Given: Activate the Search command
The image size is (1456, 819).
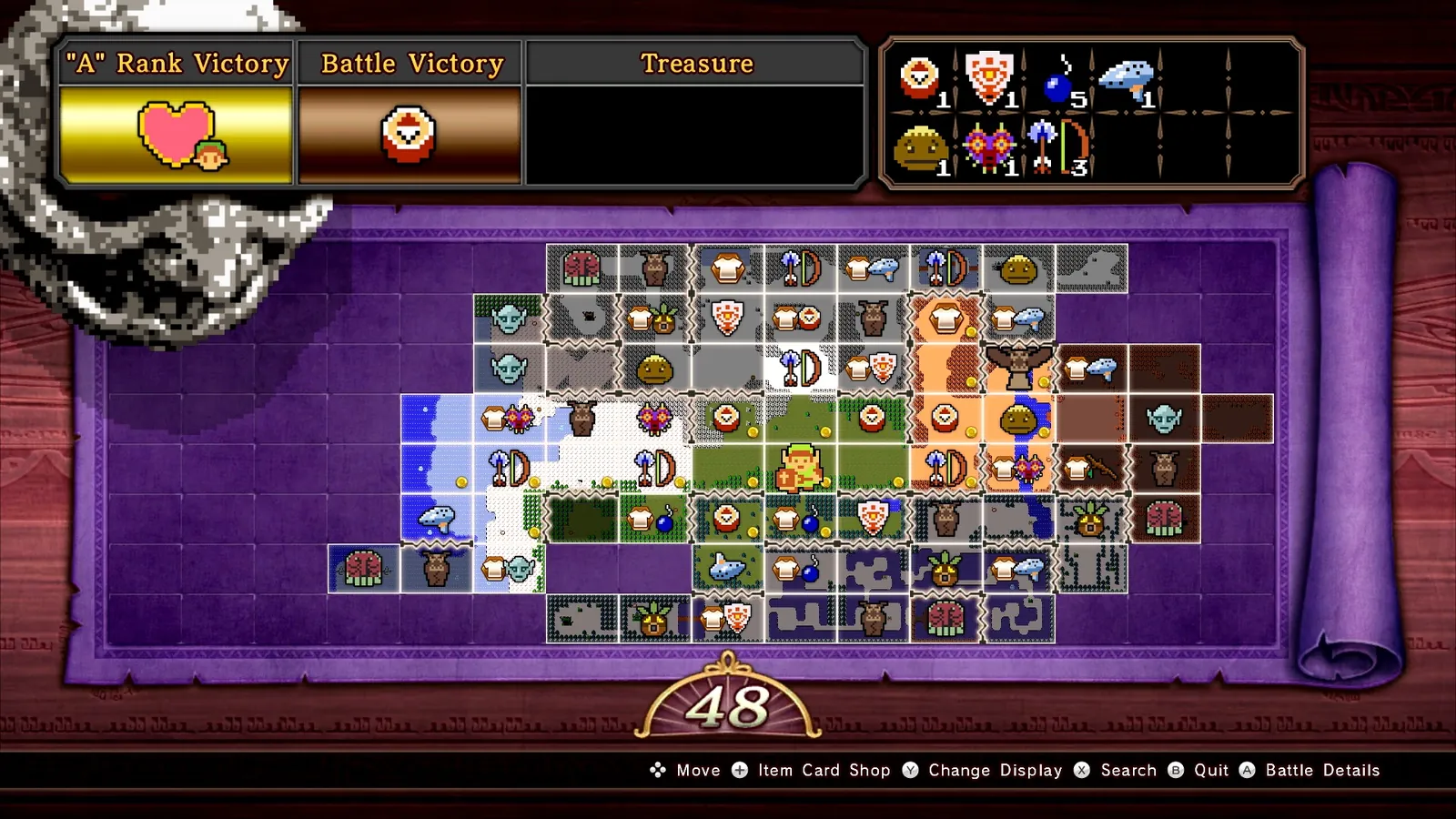Looking at the screenshot, I should click(1127, 770).
